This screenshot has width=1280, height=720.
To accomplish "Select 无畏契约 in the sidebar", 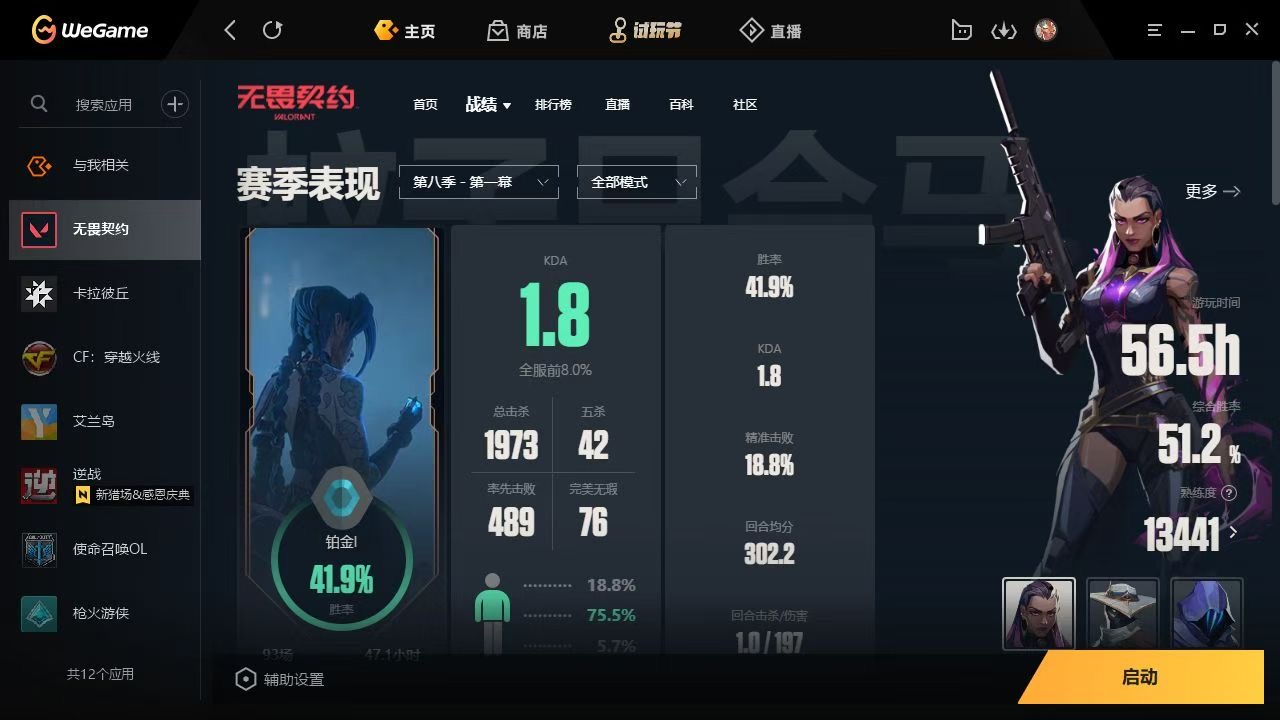I will click(x=105, y=228).
